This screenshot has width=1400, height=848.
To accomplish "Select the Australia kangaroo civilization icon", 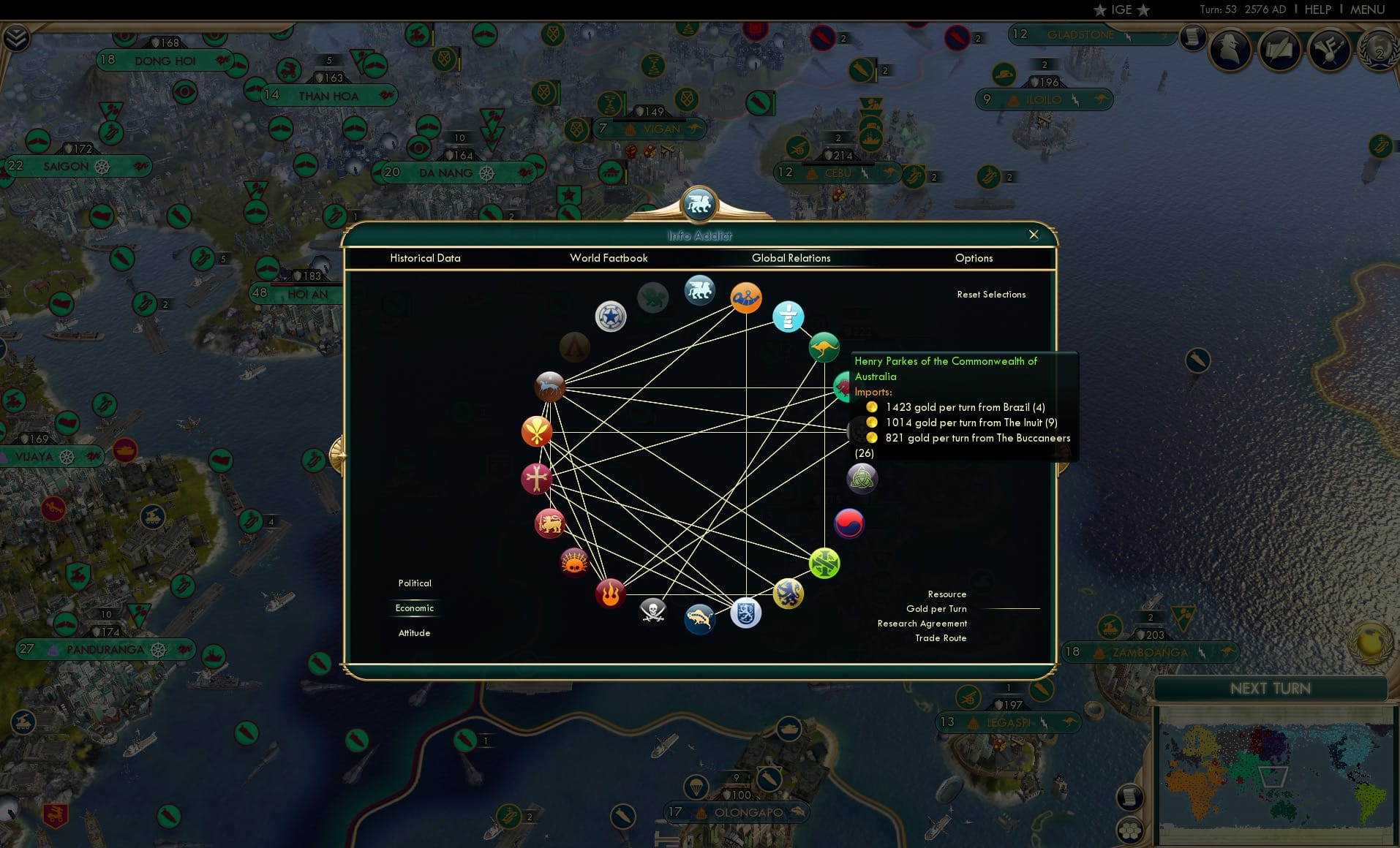I will coord(824,347).
